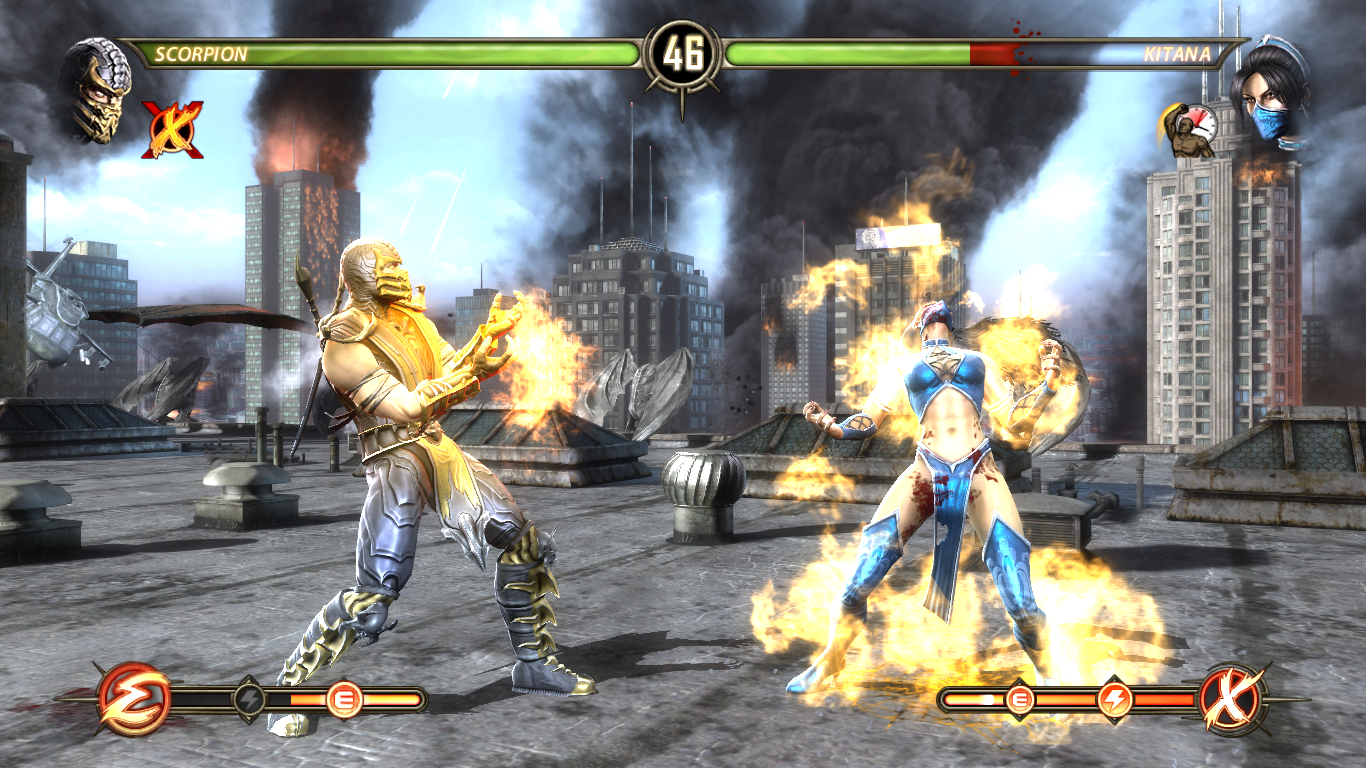The width and height of the screenshot is (1366, 768).
Task: Click the white pip in Kitana's meter segment
Action: (x=989, y=699)
